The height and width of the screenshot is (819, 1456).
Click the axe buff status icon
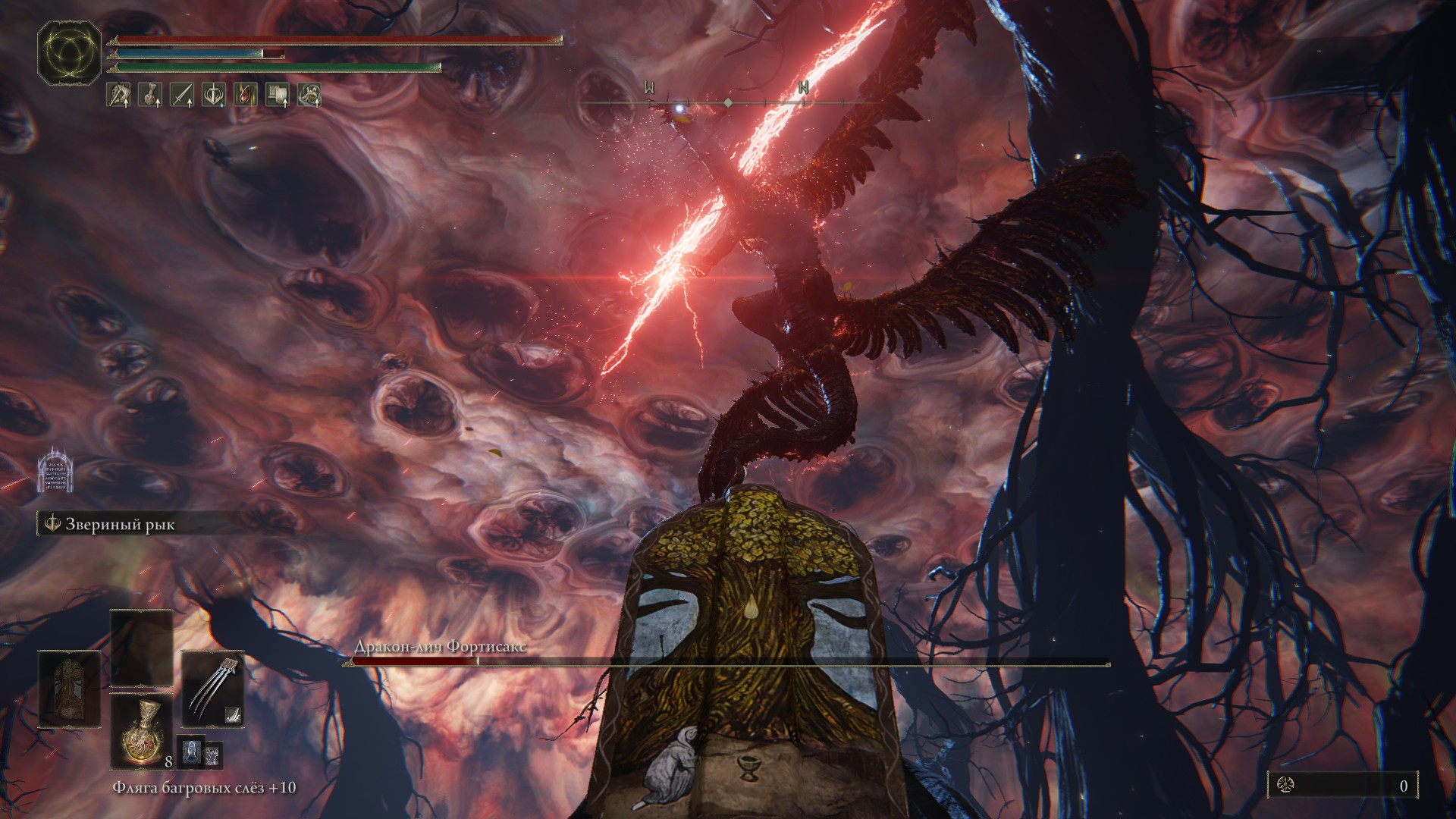pyautogui.click(x=118, y=95)
